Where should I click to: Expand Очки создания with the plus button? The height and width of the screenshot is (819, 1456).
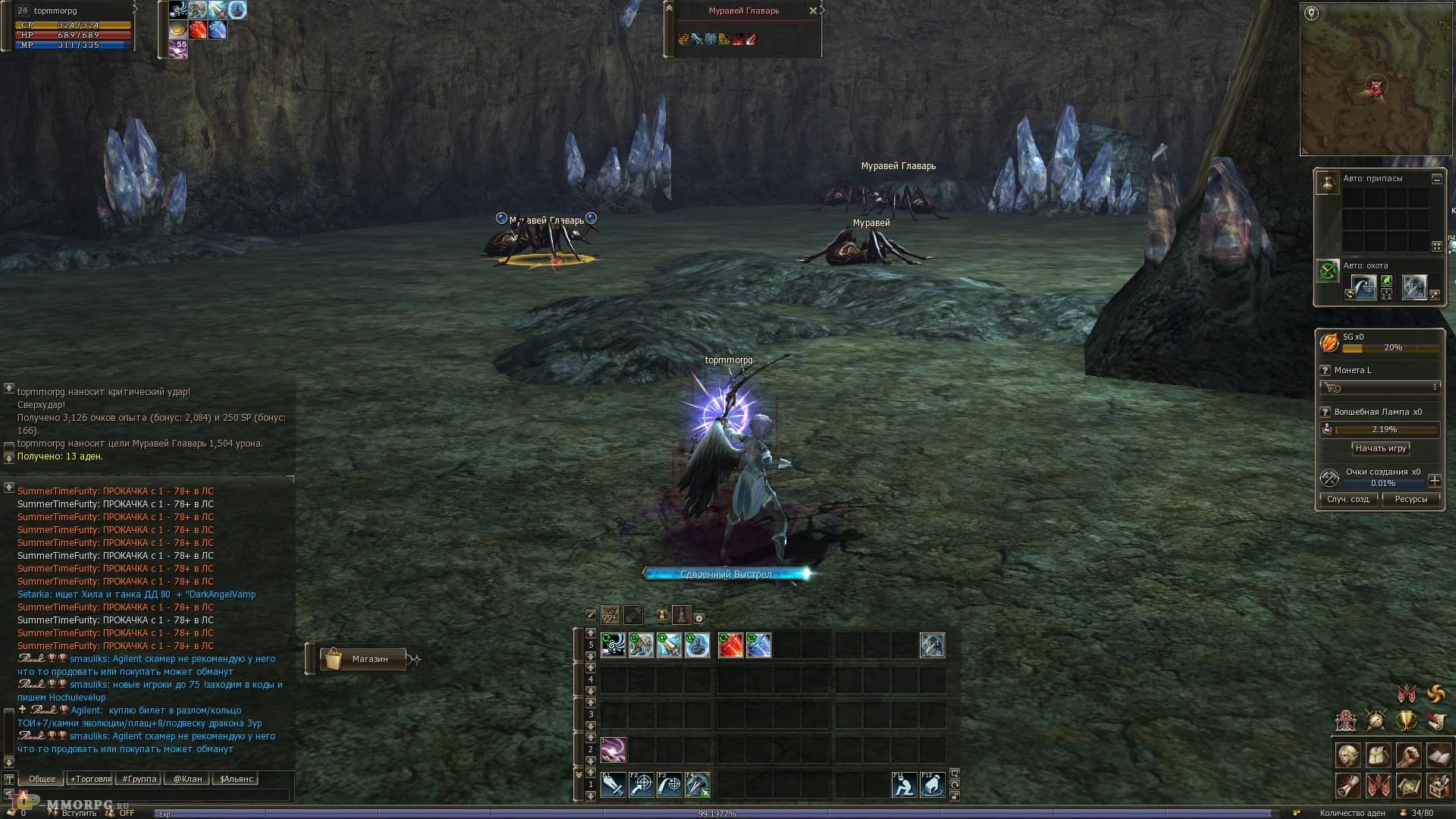click(x=1436, y=480)
